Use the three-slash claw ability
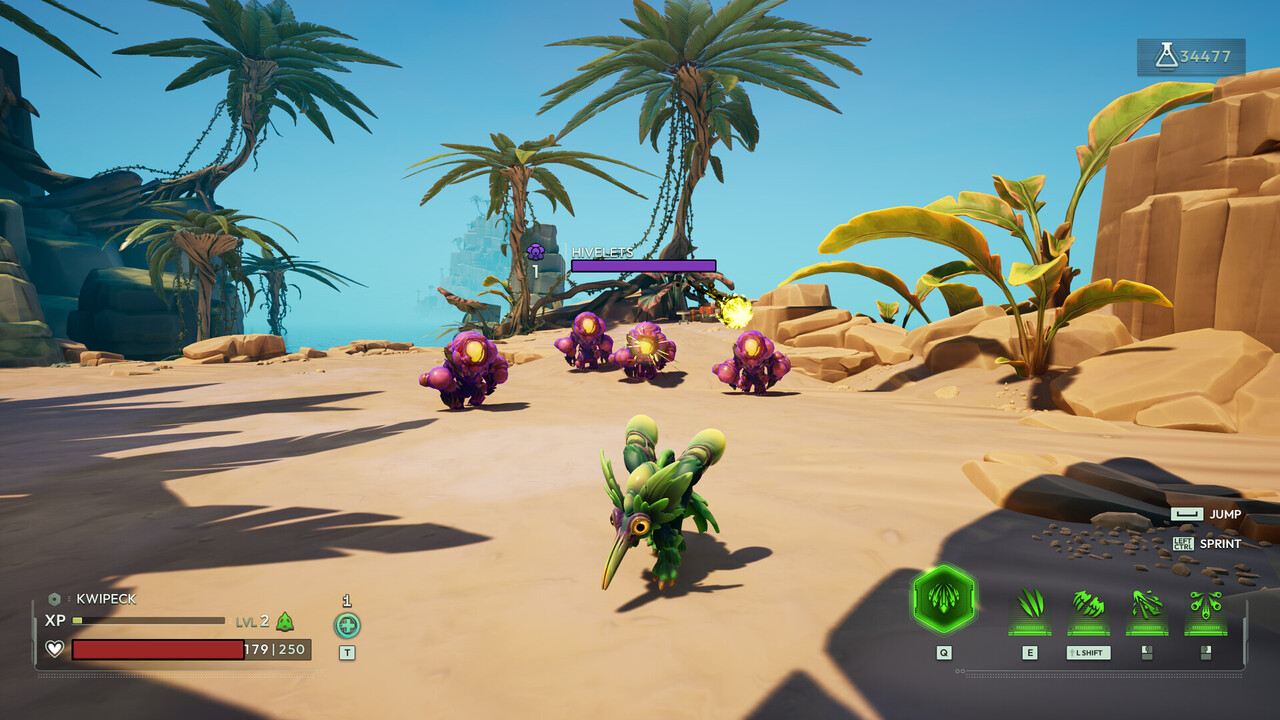 (1030, 605)
